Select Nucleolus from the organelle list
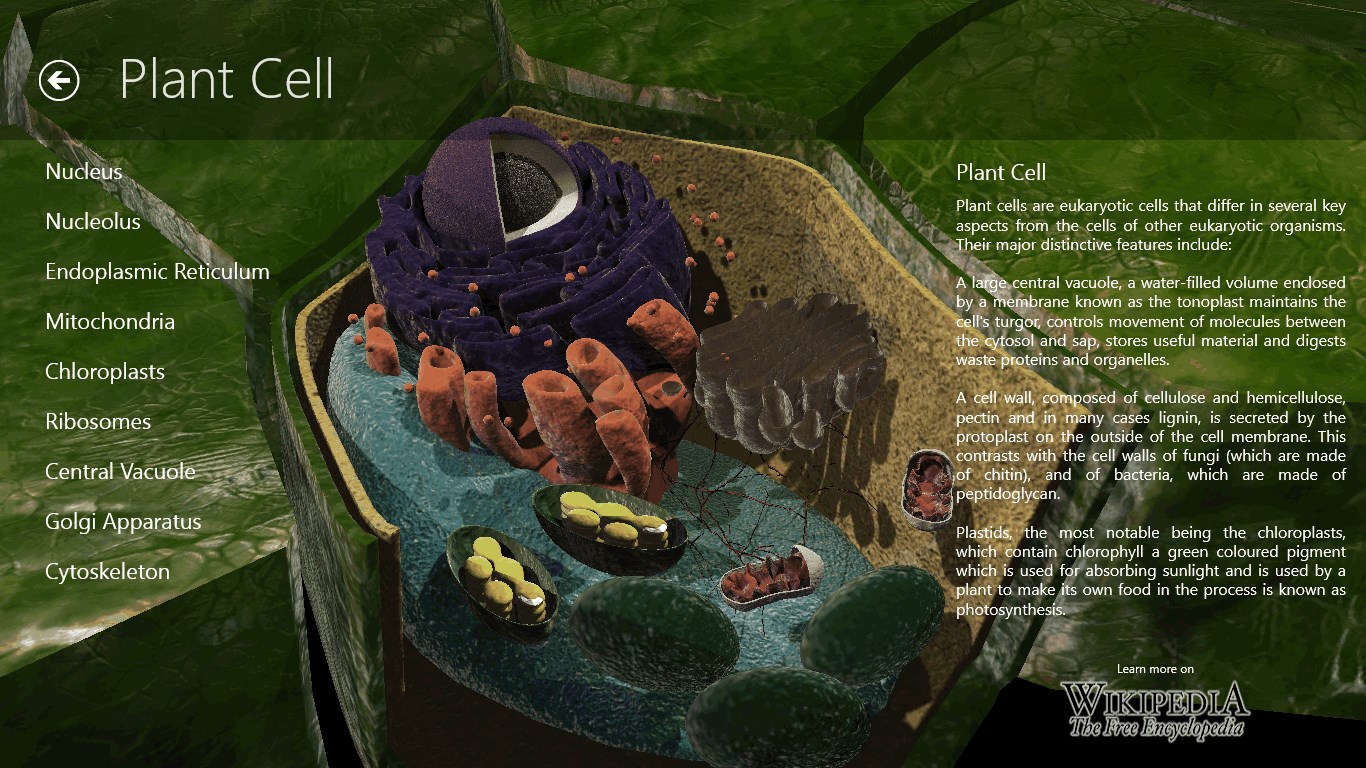 pyautogui.click(x=92, y=222)
